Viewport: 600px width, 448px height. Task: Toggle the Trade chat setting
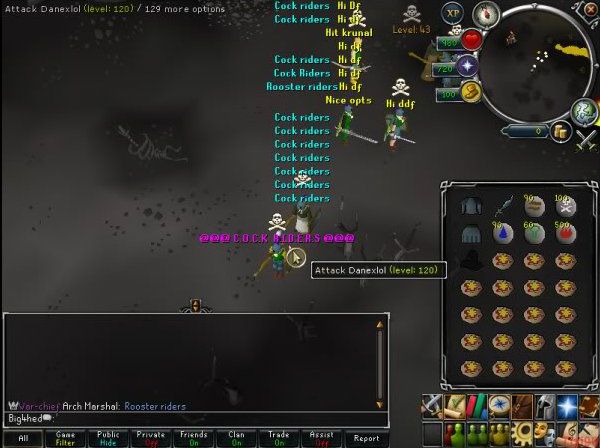pos(280,438)
